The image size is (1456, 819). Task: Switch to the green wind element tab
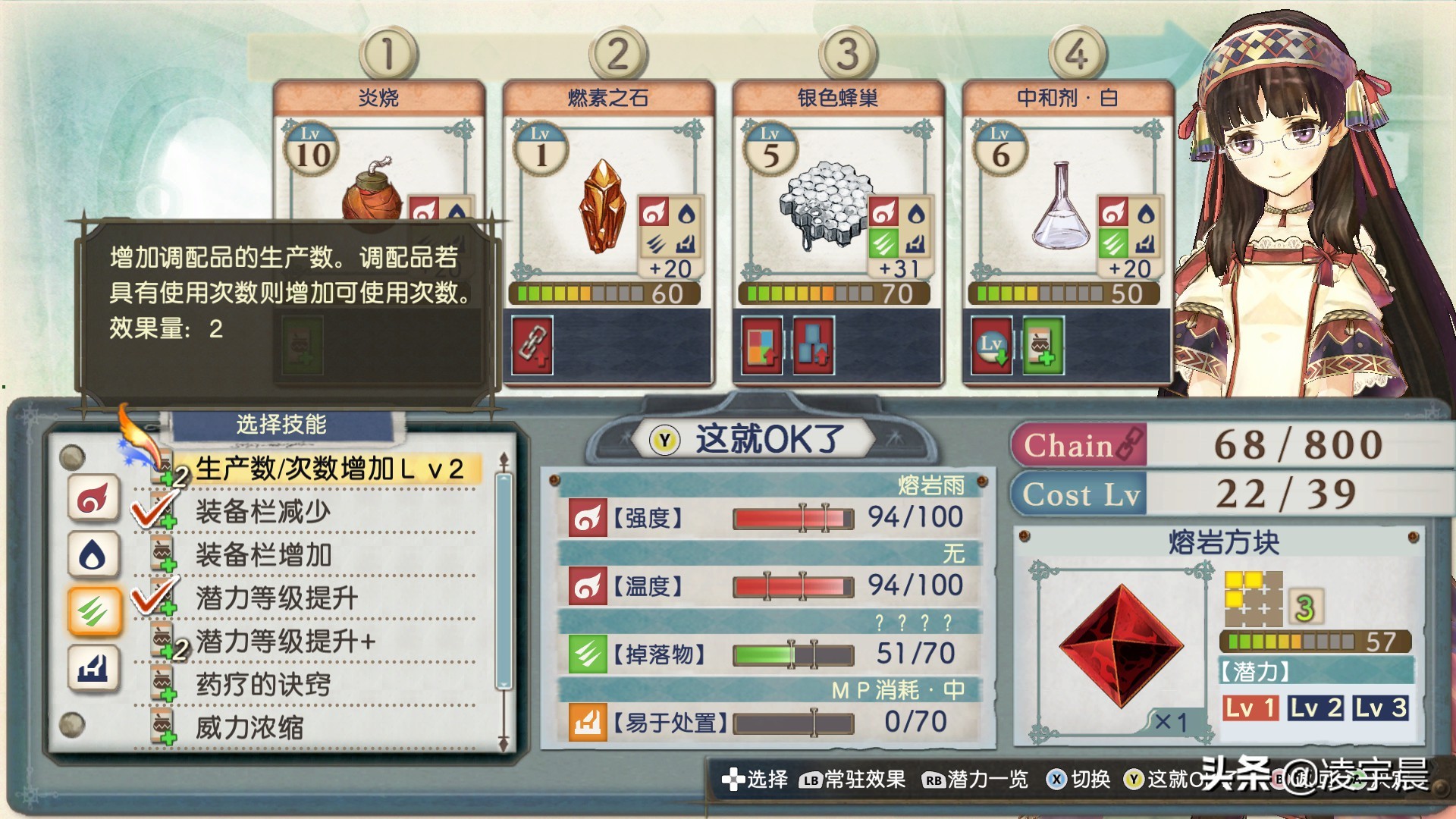(x=94, y=610)
